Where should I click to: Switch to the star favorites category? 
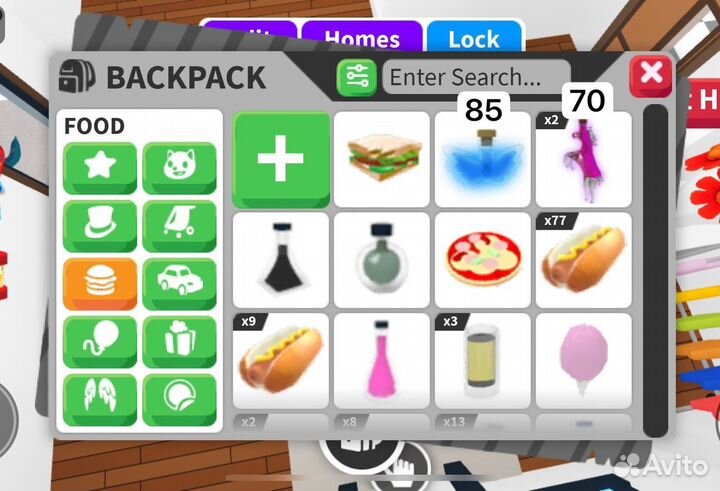pos(100,168)
